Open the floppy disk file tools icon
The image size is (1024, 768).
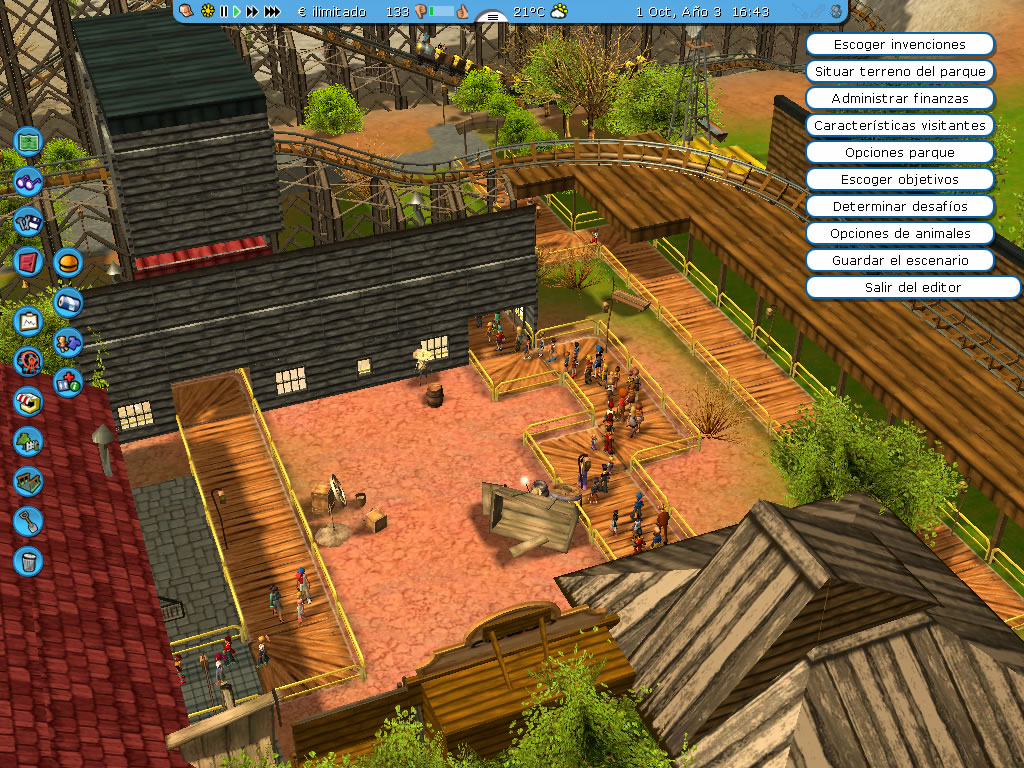click(28, 222)
